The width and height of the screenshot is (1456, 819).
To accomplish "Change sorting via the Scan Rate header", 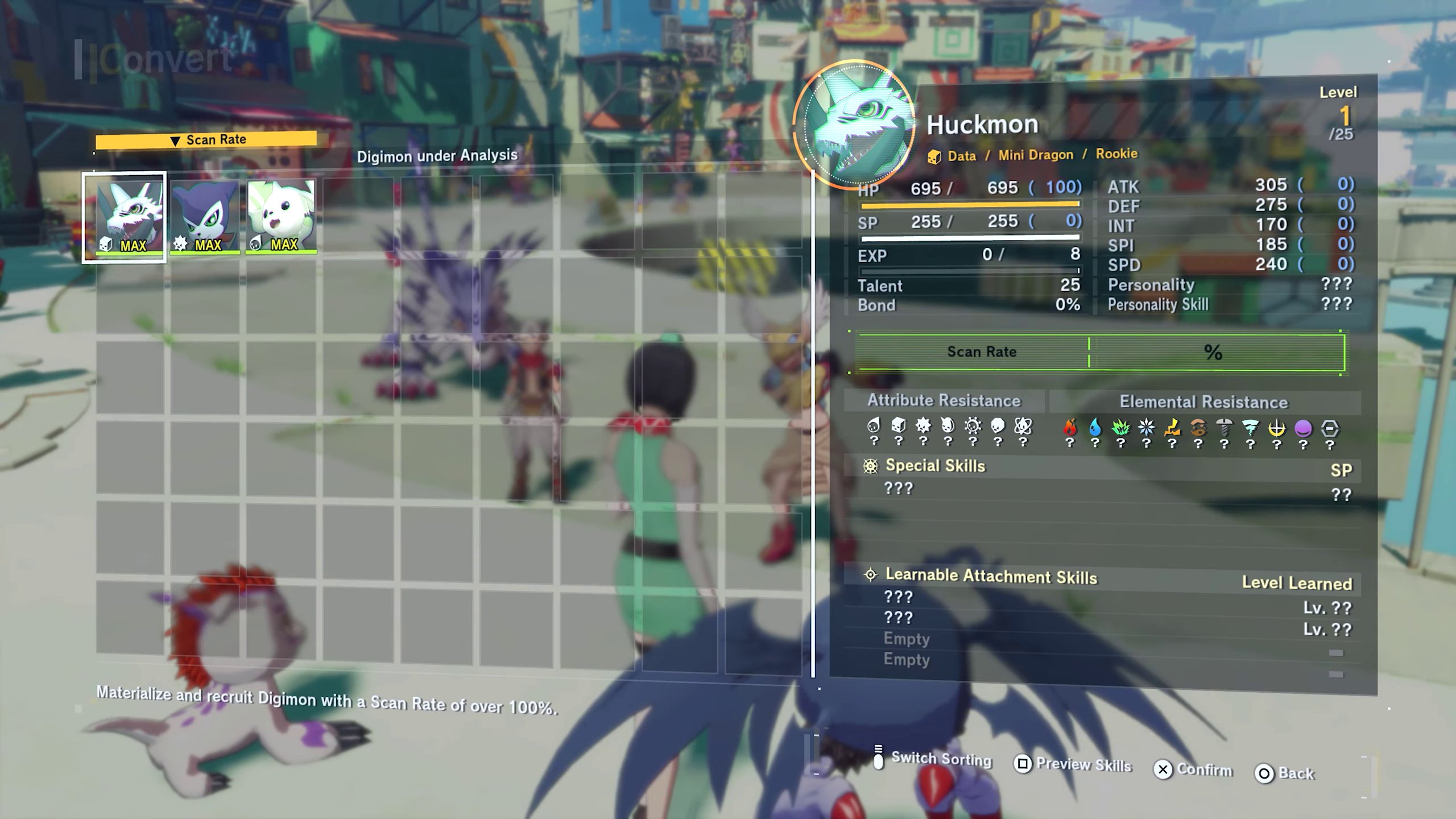I will 206,140.
